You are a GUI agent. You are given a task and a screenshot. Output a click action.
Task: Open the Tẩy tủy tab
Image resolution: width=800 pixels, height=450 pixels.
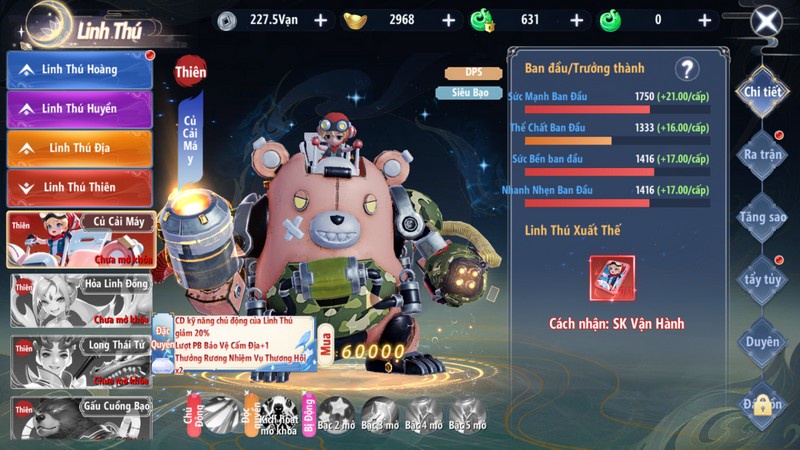coord(762,279)
